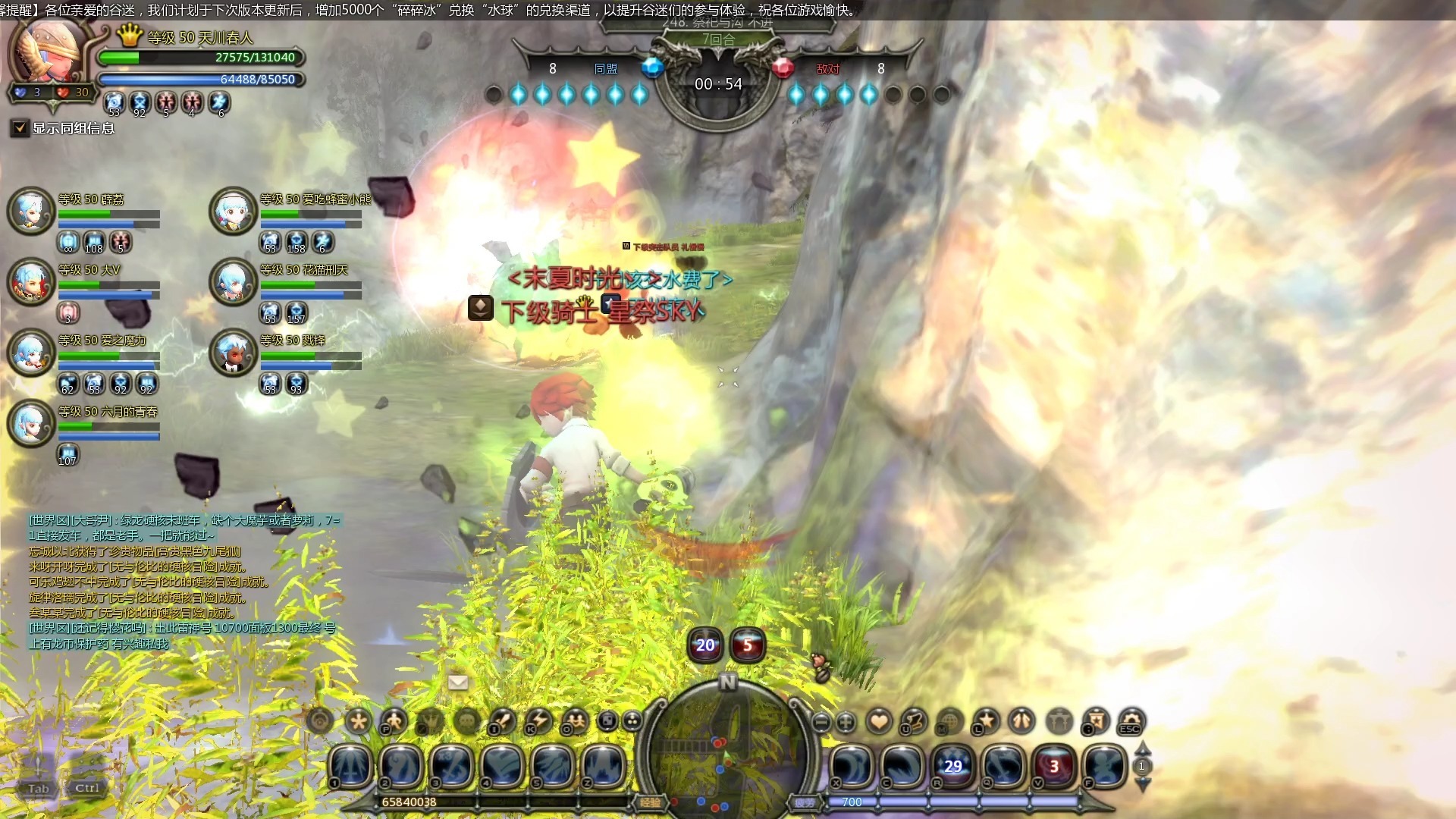
Task: Select party member 薛荔 portrait
Action: 30,210
